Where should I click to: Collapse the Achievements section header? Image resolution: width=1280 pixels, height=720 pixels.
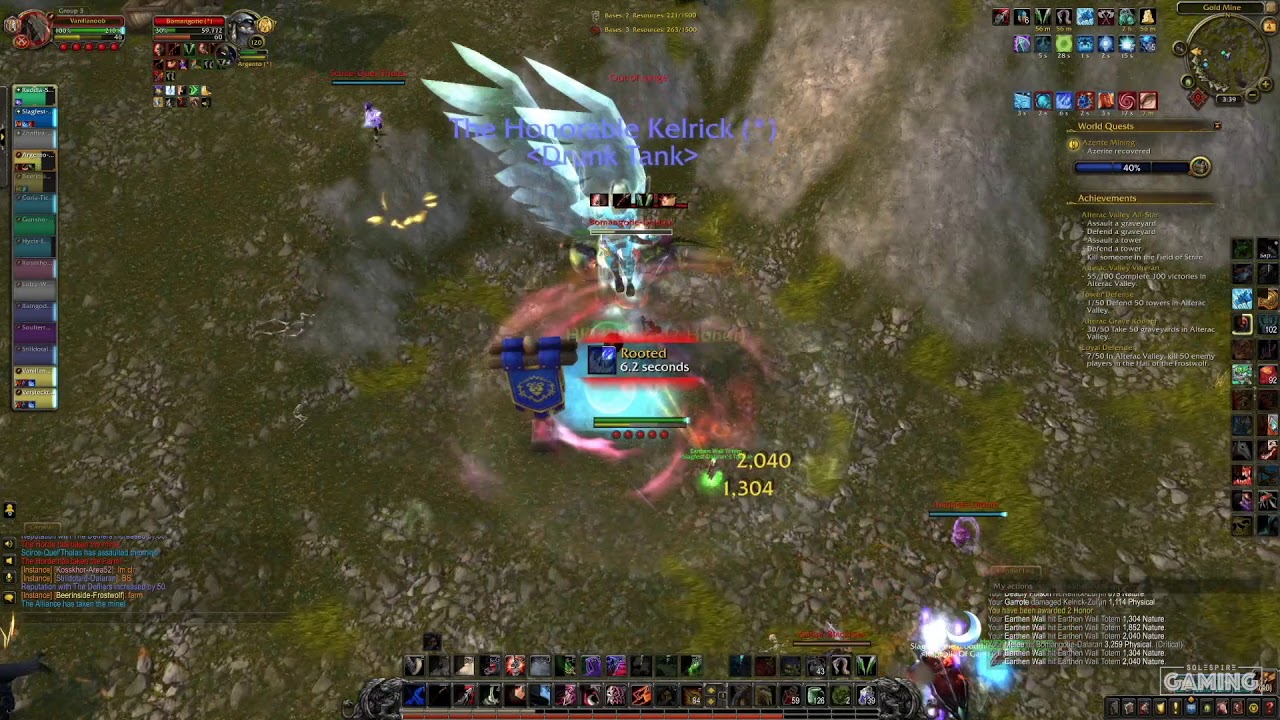(x=1106, y=197)
